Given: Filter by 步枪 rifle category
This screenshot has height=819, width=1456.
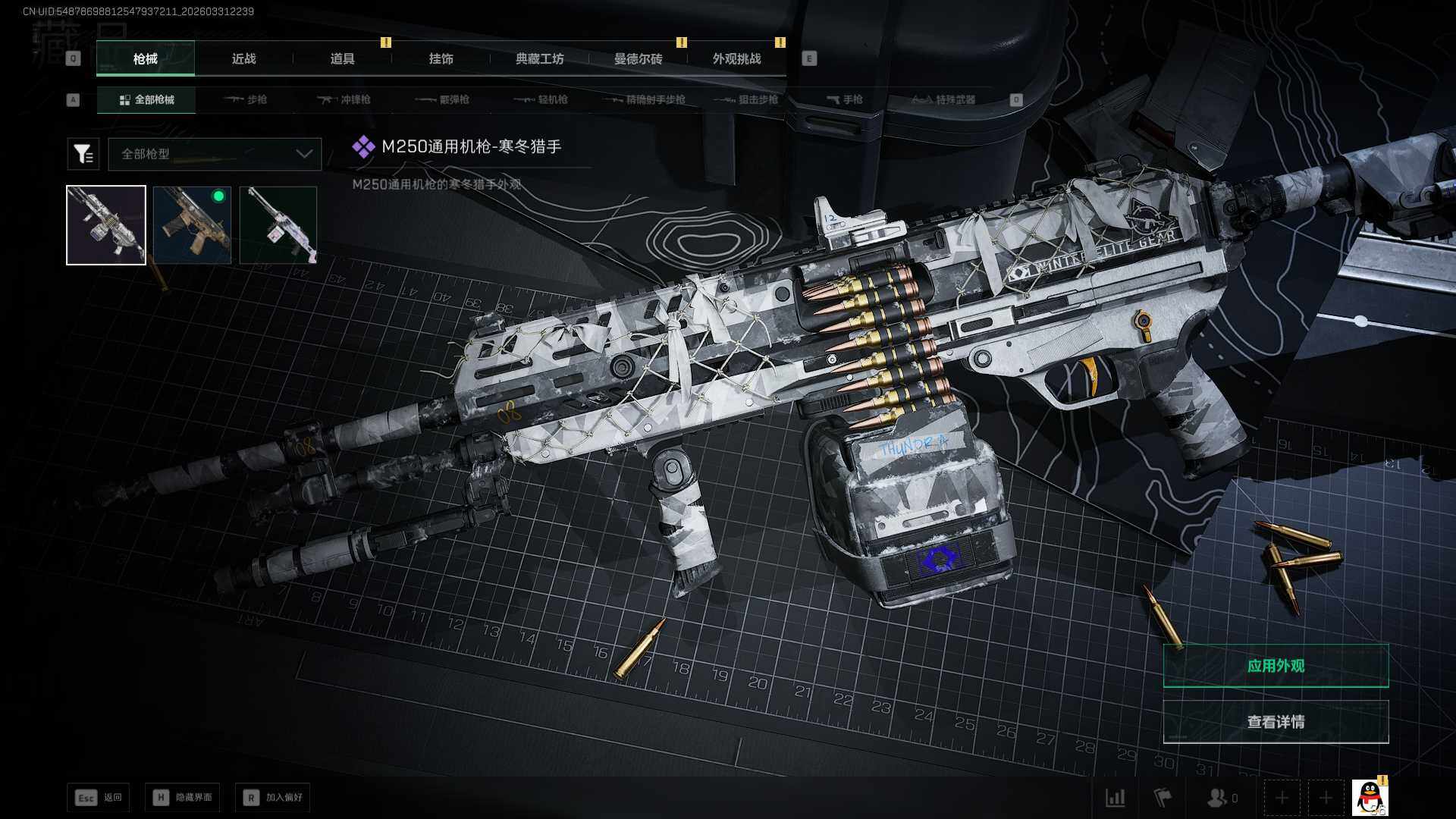Looking at the screenshot, I should click(x=246, y=100).
